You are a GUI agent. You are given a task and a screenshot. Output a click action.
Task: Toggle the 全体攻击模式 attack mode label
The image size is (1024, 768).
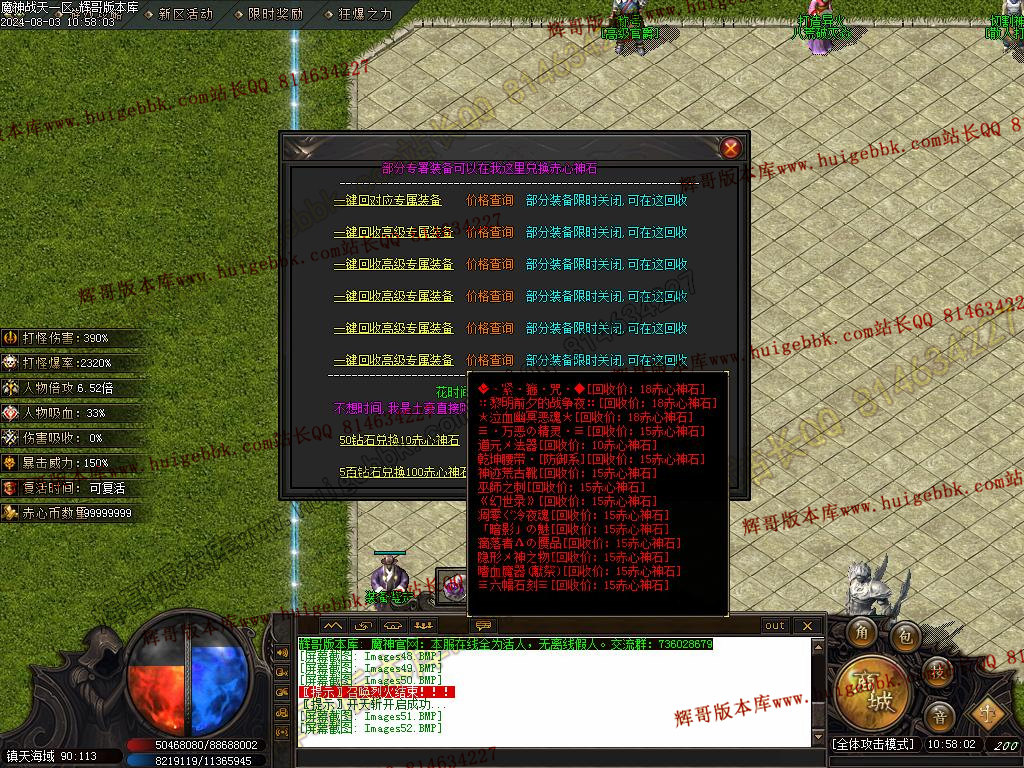(873, 745)
